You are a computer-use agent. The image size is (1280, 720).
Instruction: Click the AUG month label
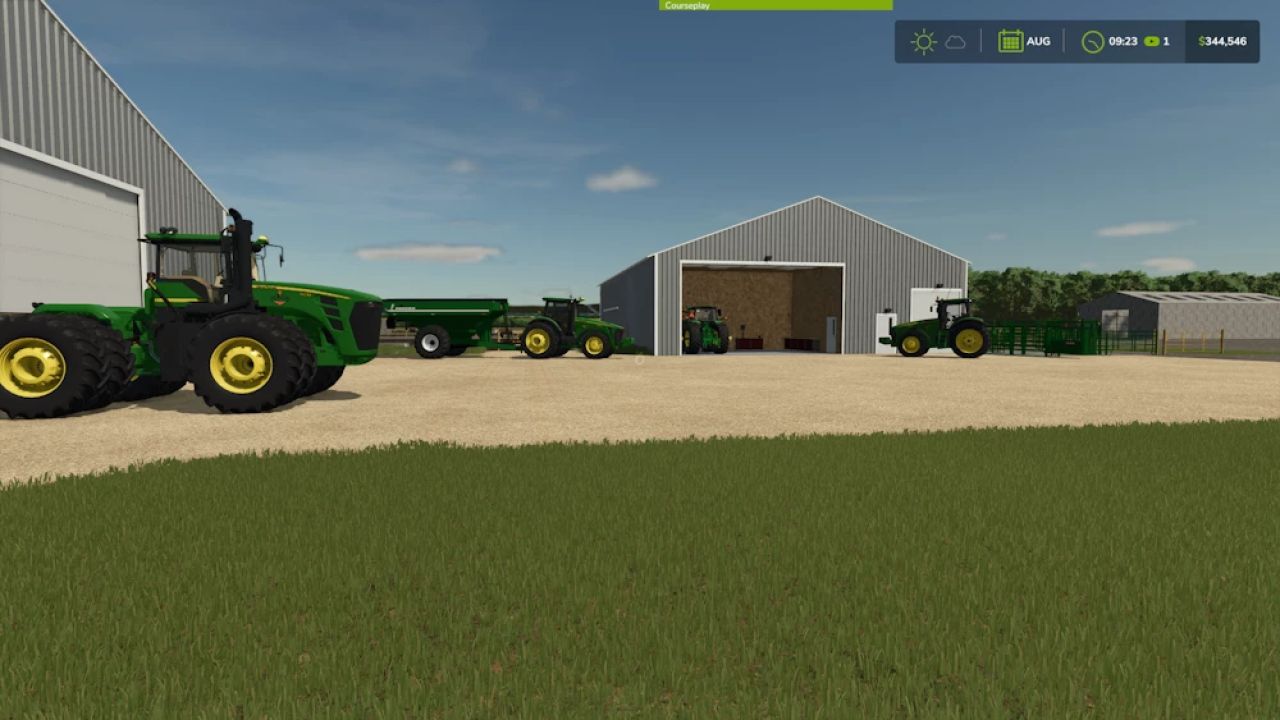(x=1037, y=41)
